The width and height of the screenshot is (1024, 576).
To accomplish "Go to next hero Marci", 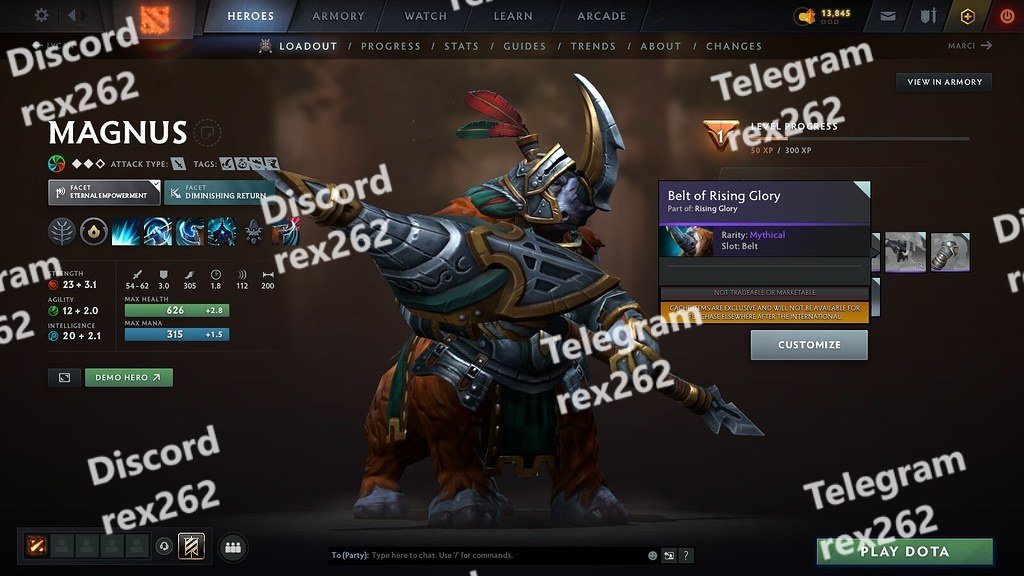I will point(970,45).
